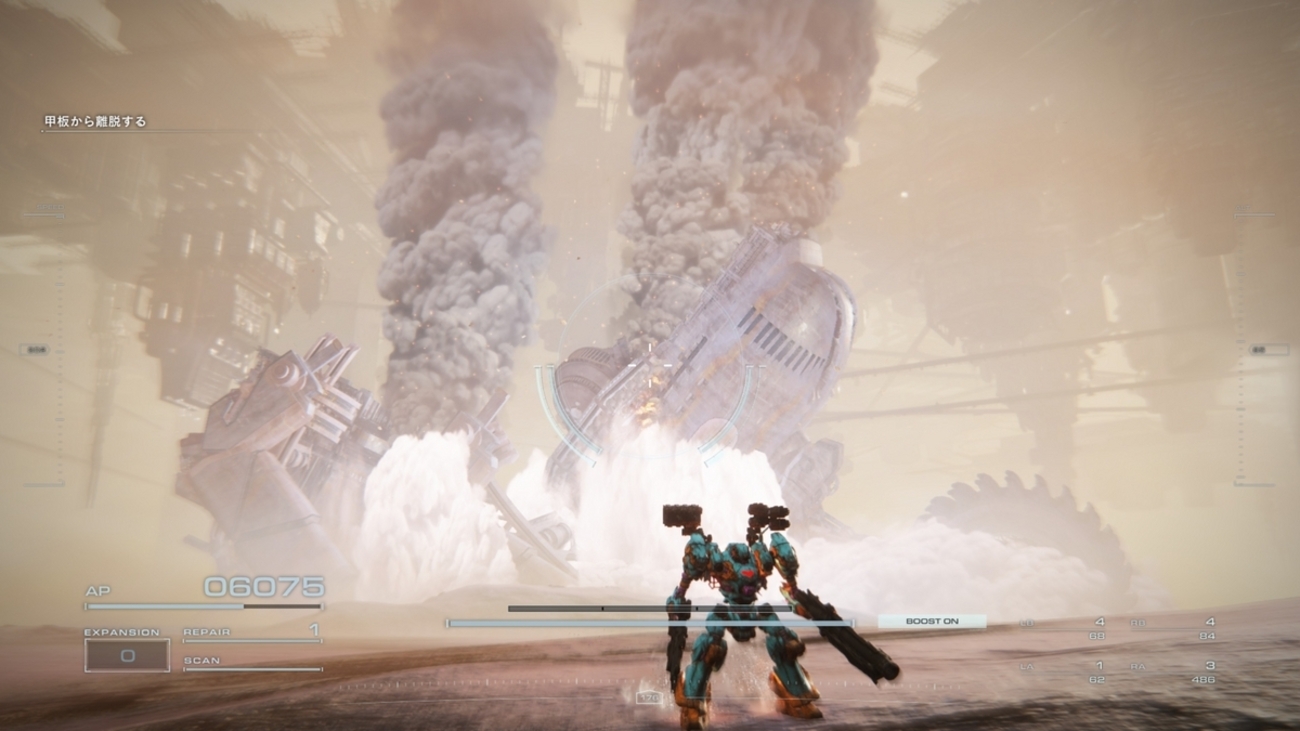Toggle the BOOST ON indicator
Image resolution: width=1300 pixels, height=731 pixels.
pyautogui.click(x=931, y=621)
